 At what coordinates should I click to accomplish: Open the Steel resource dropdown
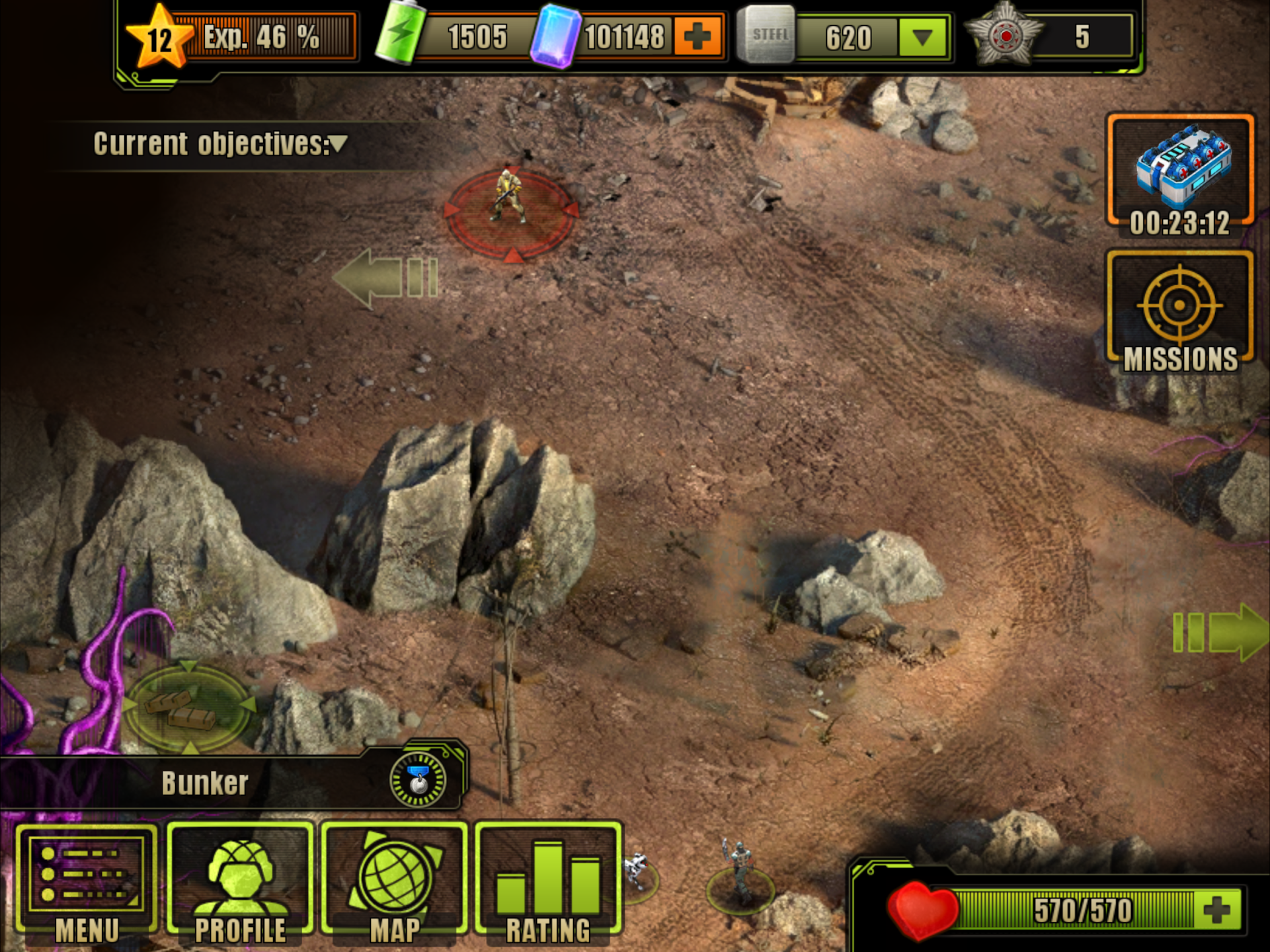[921, 38]
